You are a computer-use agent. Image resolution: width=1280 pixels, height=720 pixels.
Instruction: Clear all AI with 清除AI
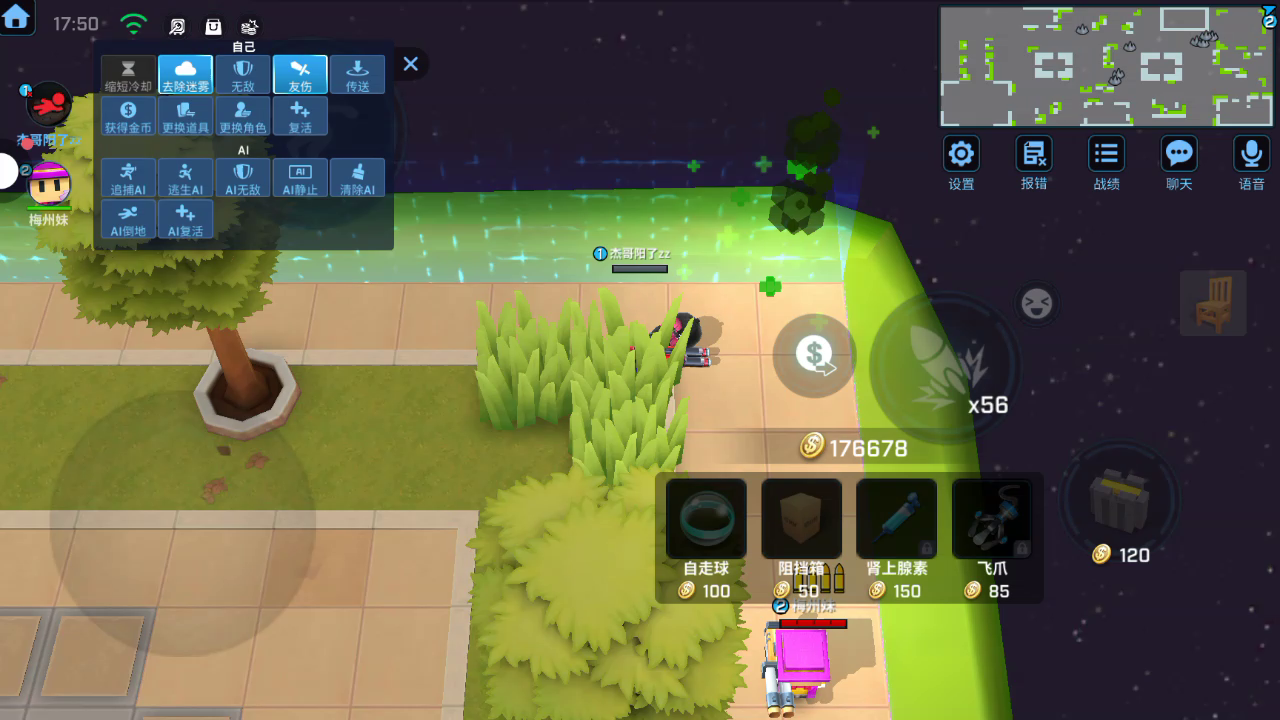[357, 178]
